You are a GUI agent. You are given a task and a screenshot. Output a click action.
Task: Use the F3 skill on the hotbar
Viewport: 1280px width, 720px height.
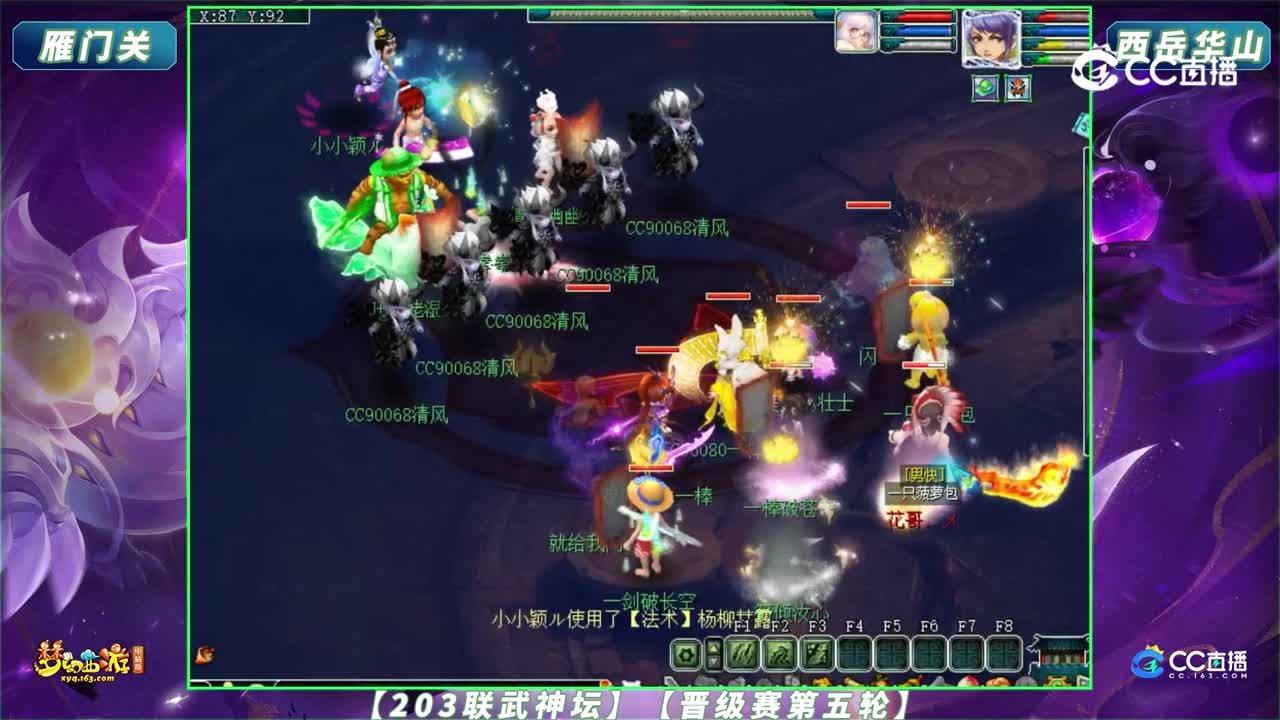817,652
